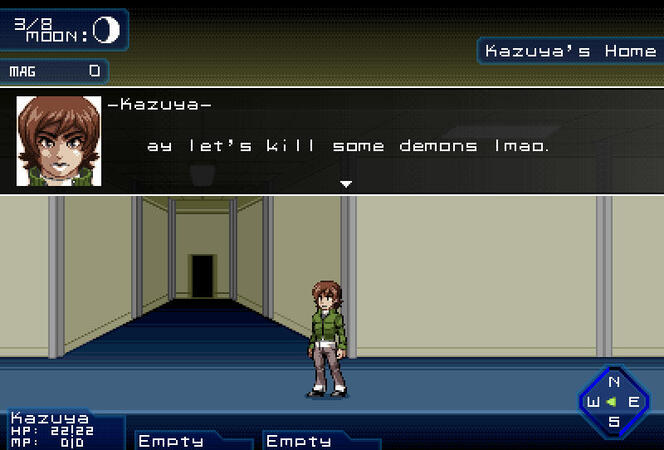Advance dialogue with the white arrow
This screenshot has height=450, width=664.
coord(346,184)
